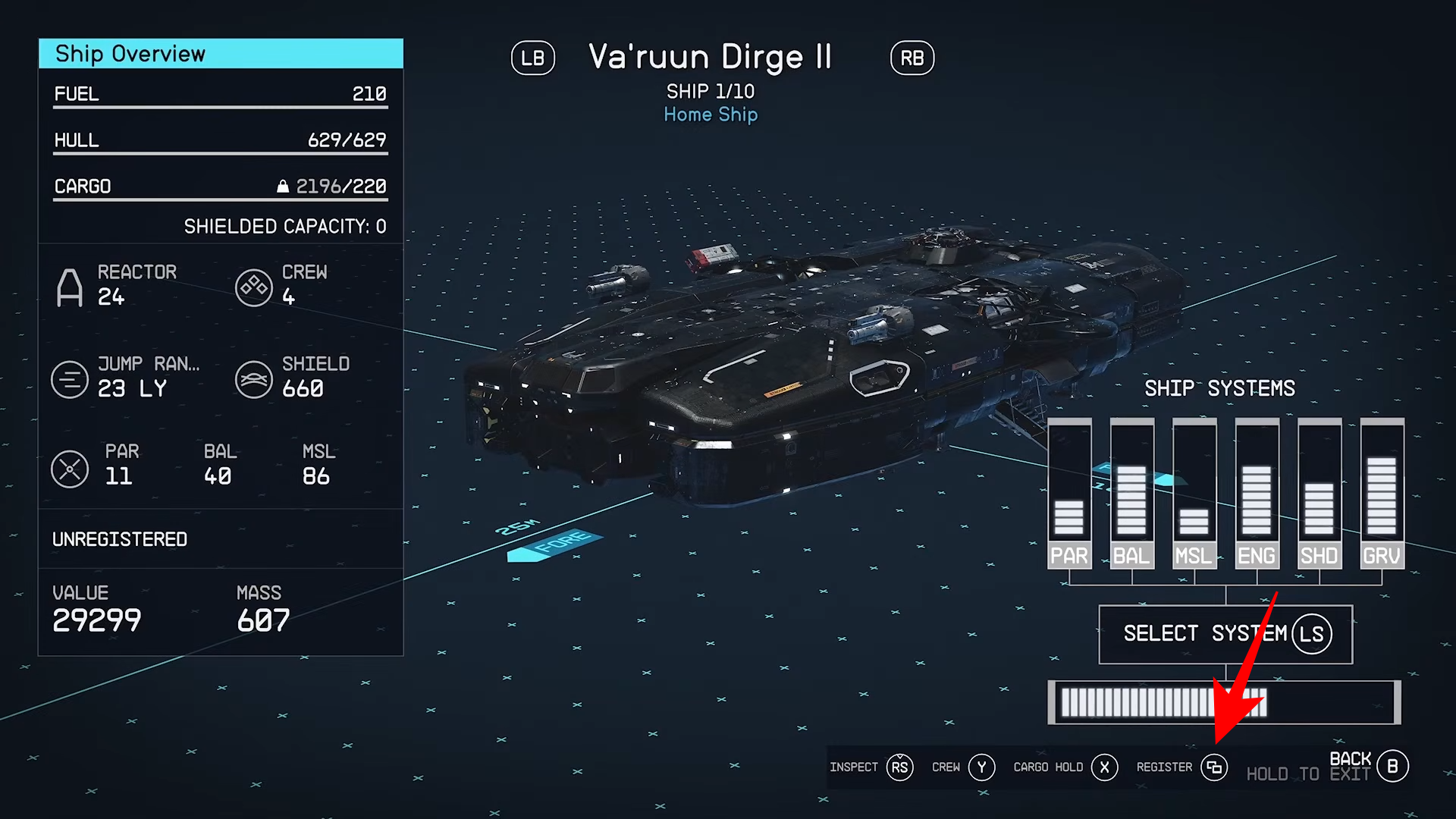Screen dimensions: 1456x819
Task: Choose the GRV grav drive column
Action: click(x=1382, y=493)
